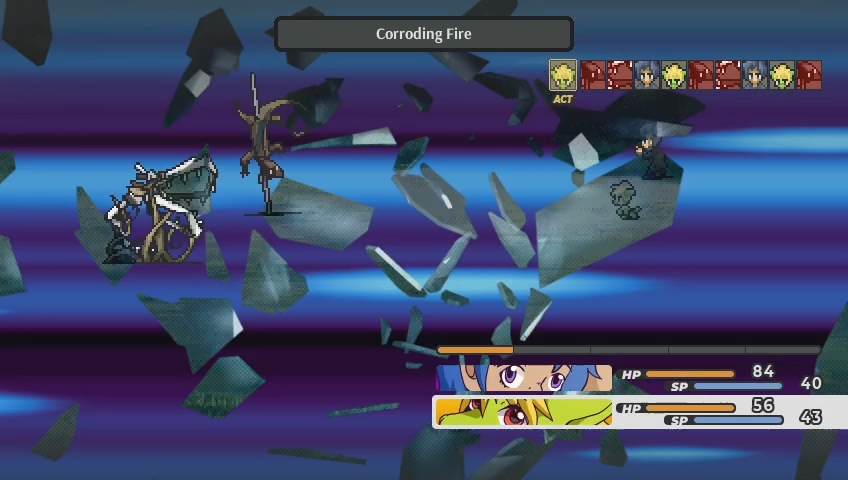Click the turn-order portrait marked ACT
848x480 pixels.
pos(563,75)
